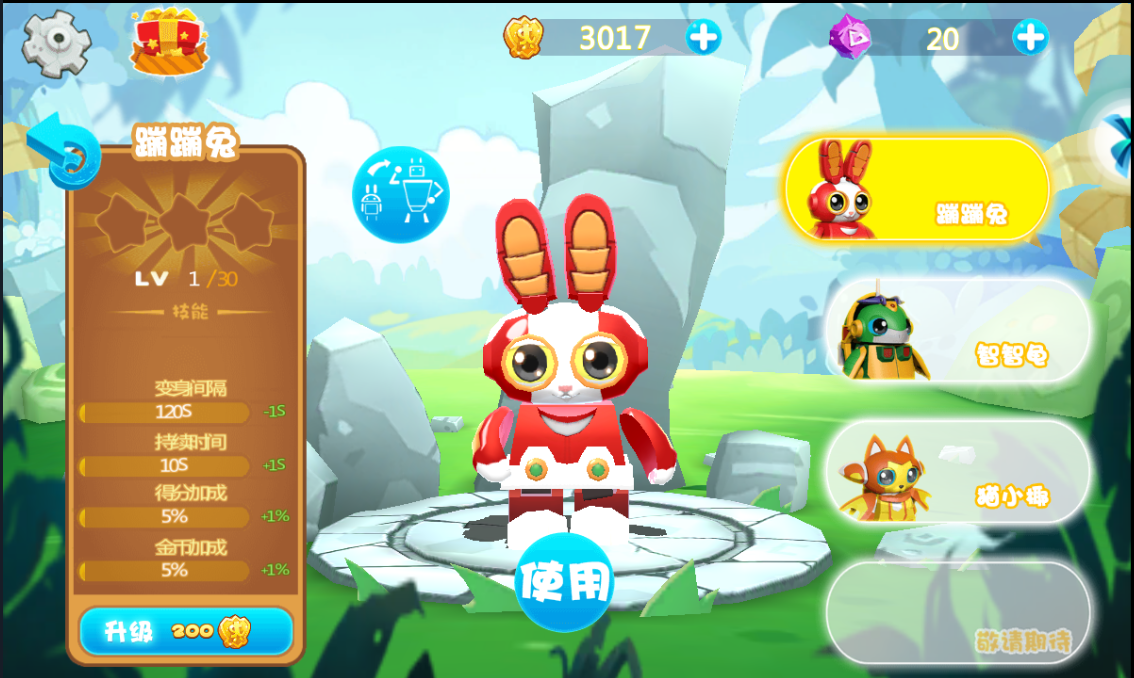Screen dimensions: 1134x678
Task: Add more purple gems with plus button
Action: pos(1029,38)
